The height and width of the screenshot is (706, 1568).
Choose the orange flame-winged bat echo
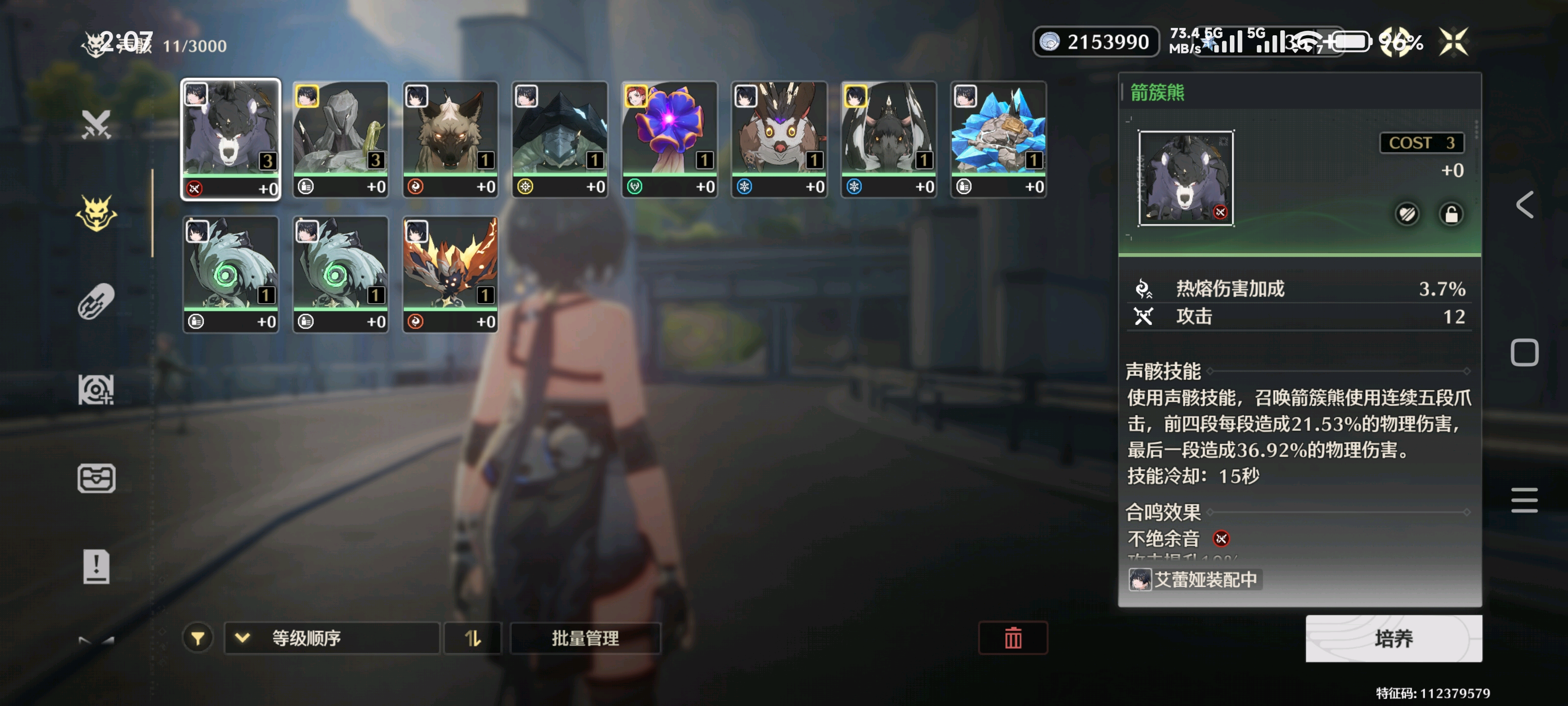[450, 274]
